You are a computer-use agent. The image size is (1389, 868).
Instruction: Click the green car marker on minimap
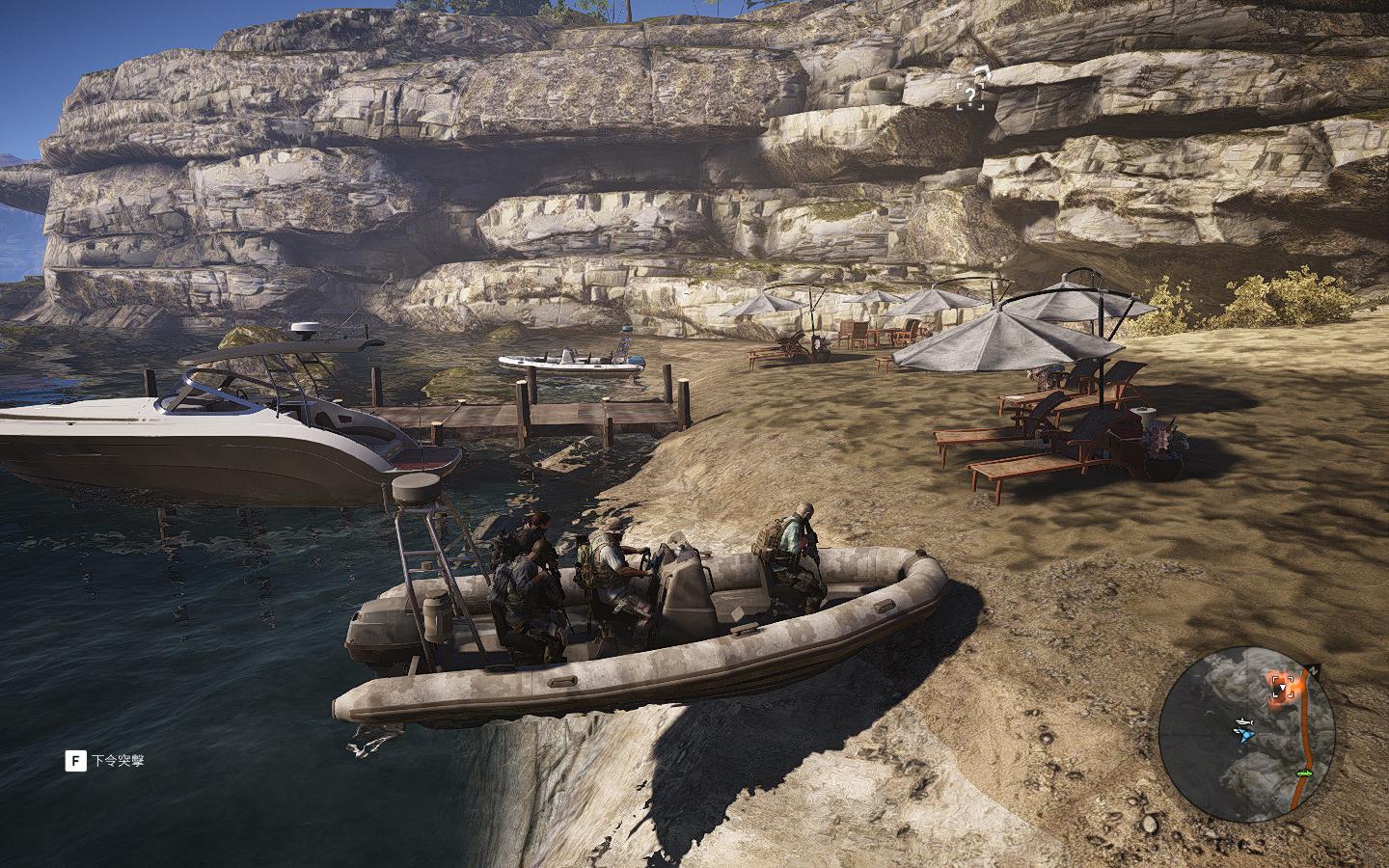pos(1306,773)
